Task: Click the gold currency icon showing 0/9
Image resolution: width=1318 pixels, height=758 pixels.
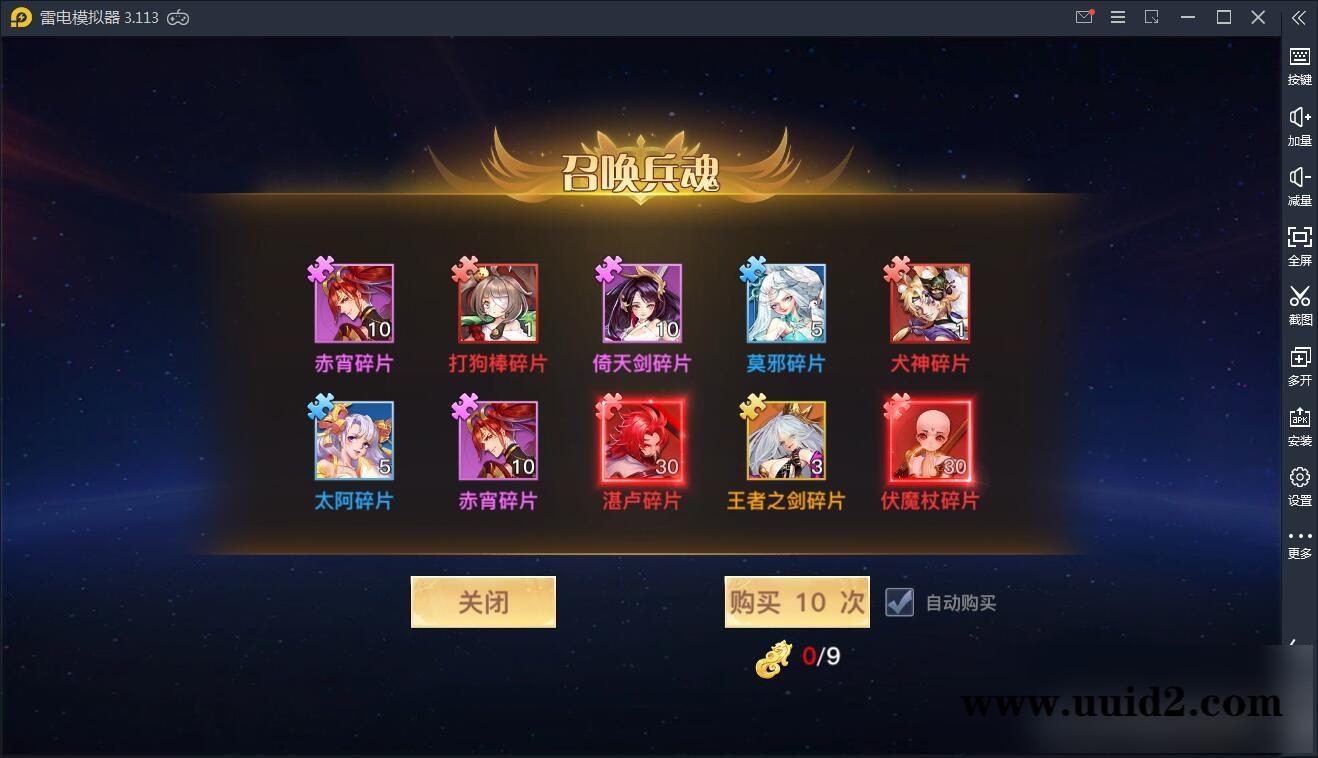Action: pos(771,658)
